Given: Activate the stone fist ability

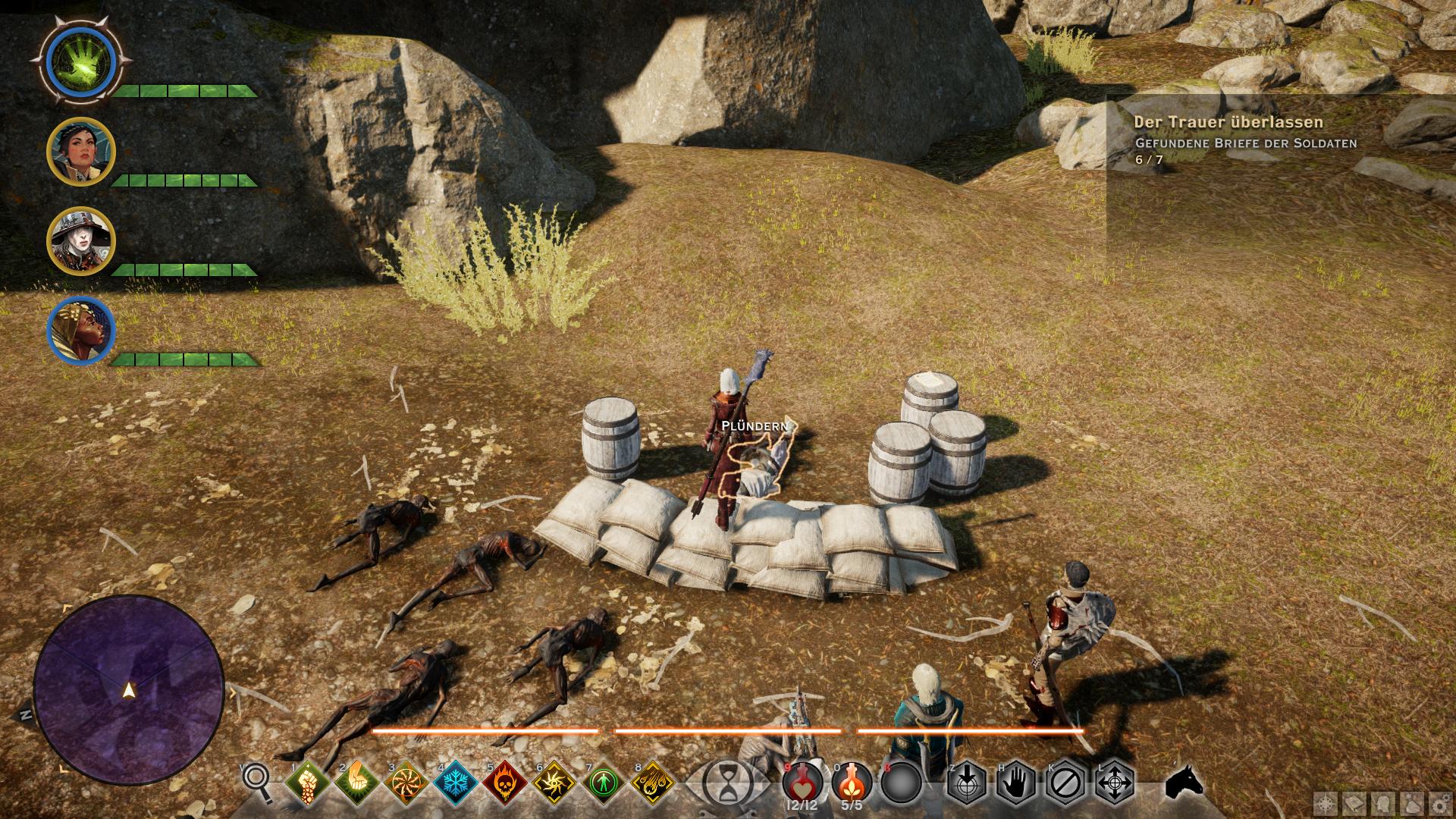Looking at the screenshot, I should (308, 782).
